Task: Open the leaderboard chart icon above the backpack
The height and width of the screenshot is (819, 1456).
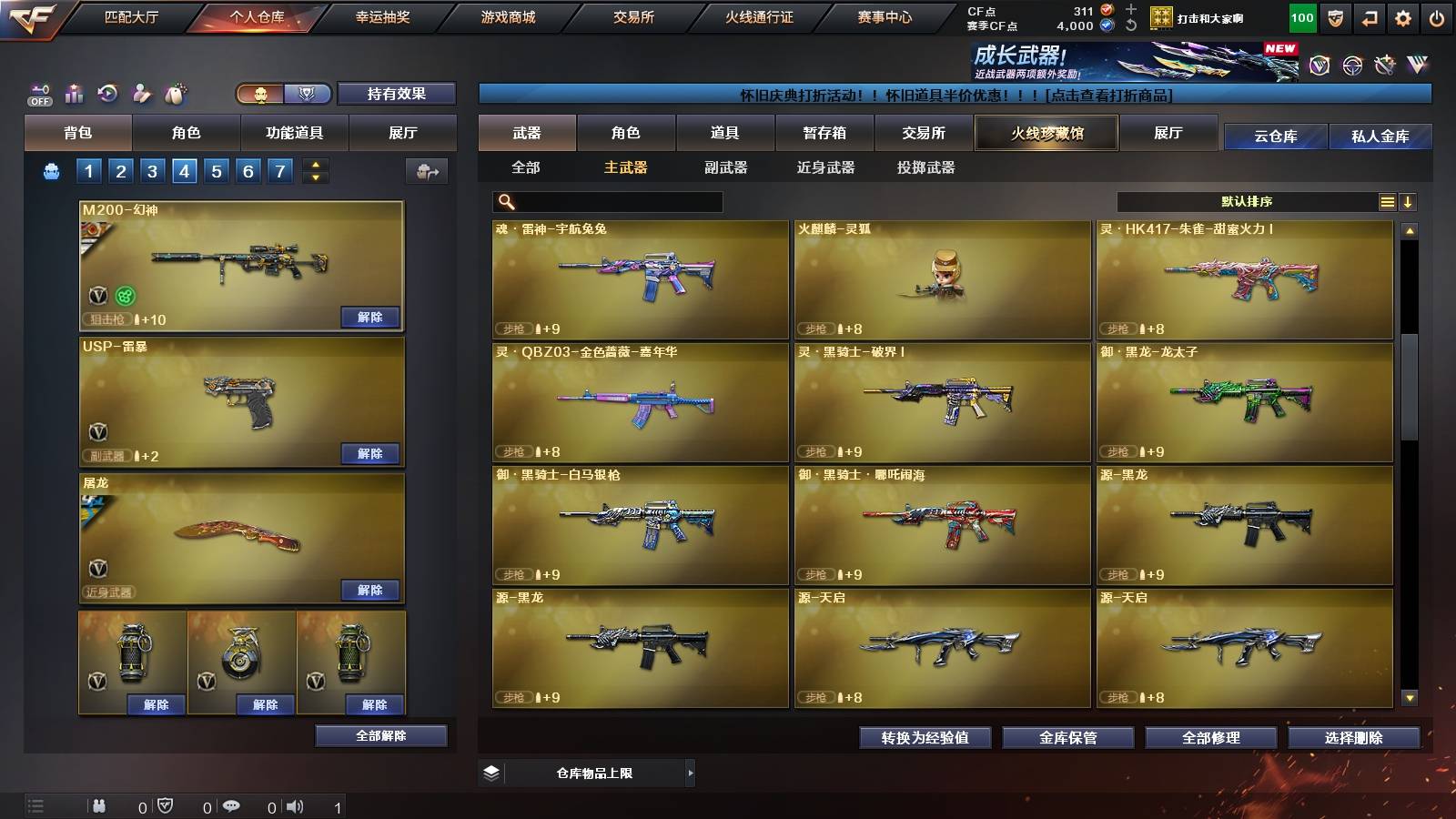Action: 76,93
